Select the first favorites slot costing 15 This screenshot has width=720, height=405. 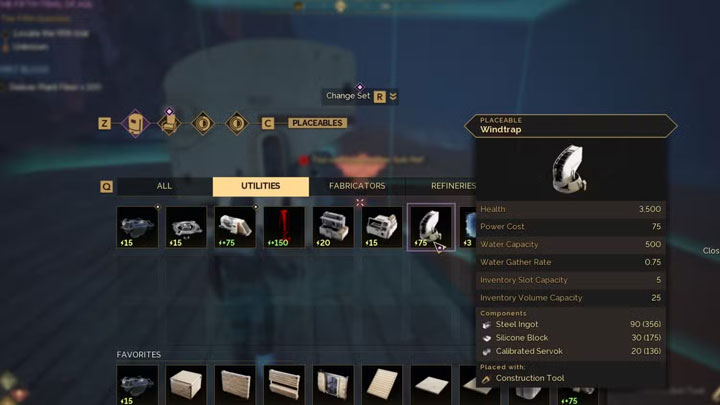coord(137,385)
